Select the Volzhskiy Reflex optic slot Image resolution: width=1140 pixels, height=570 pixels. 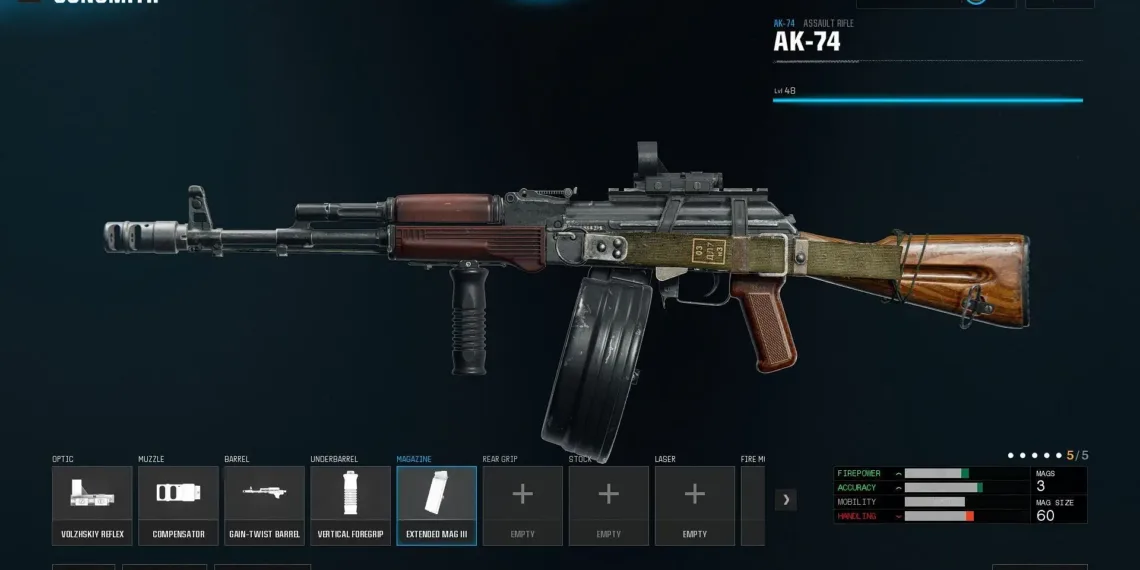[x=92, y=505]
